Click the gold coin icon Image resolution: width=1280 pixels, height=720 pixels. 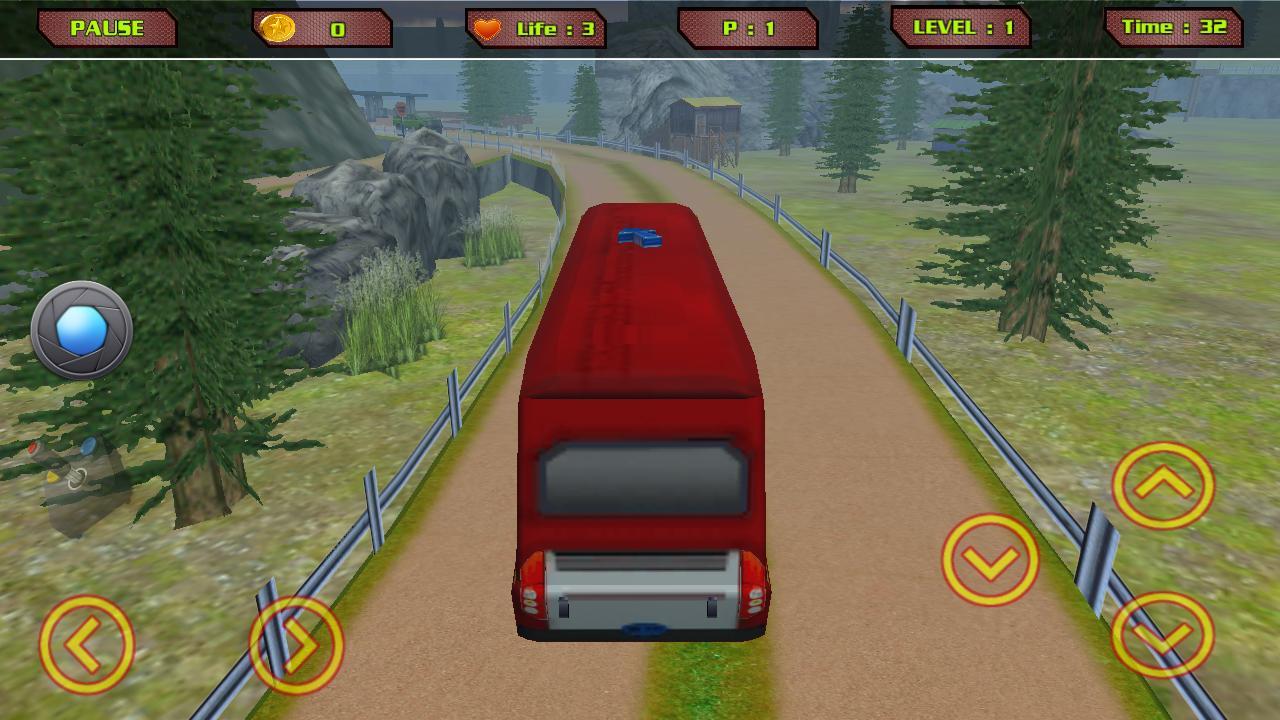[x=278, y=27]
